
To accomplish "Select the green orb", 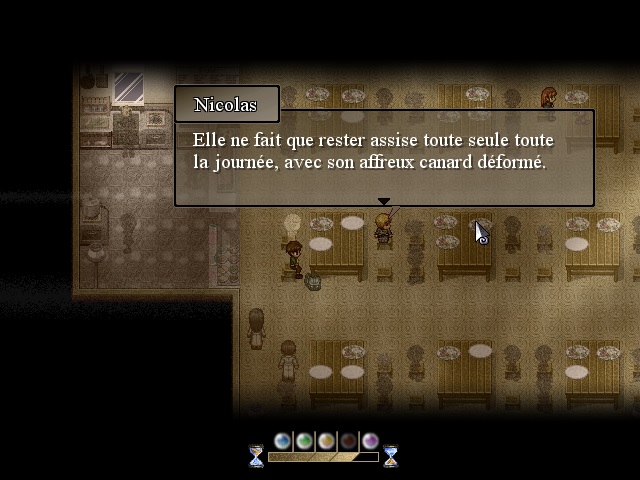I will click(x=304, y=441).
